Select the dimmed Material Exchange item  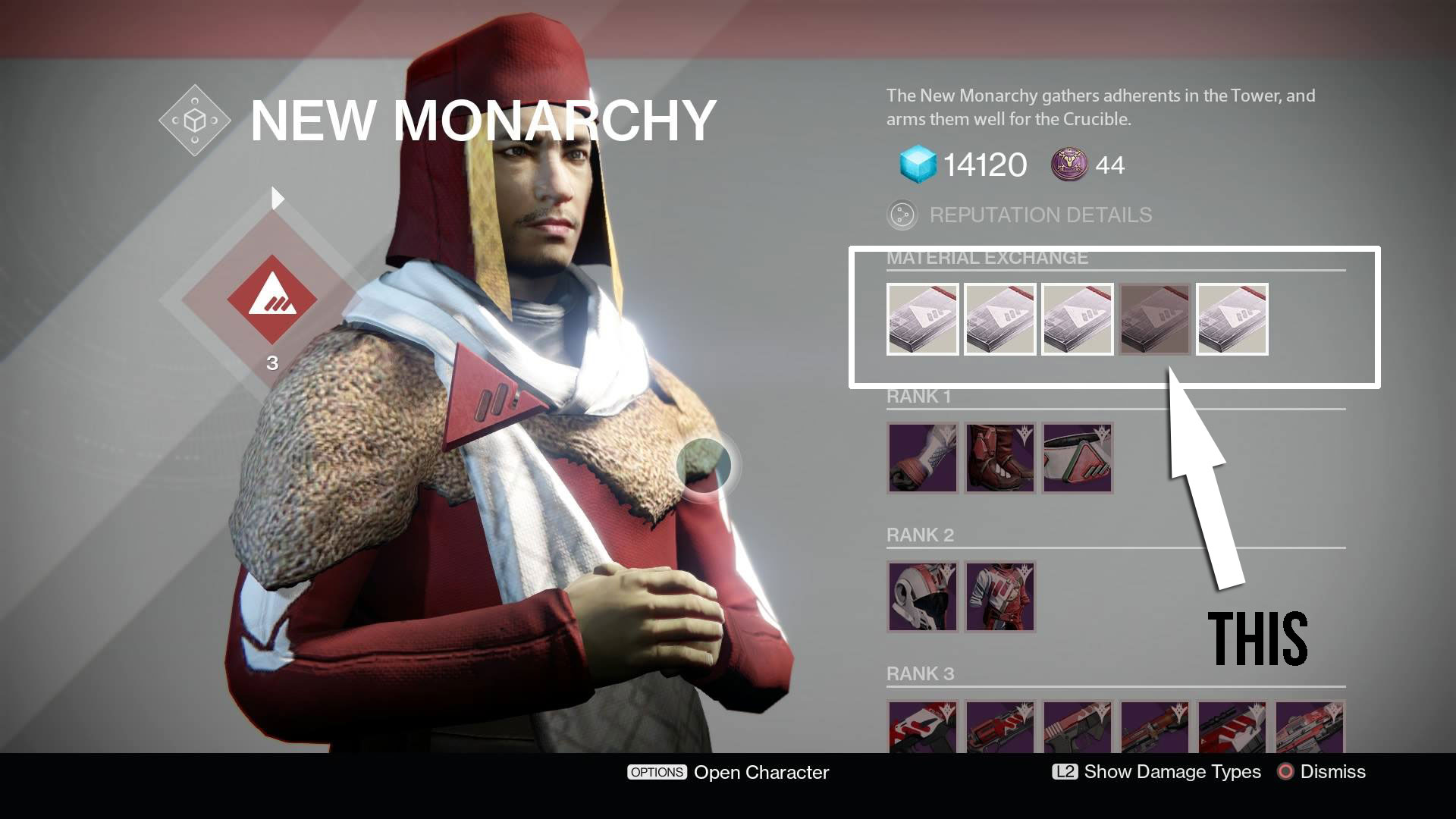click(x=1154, y=319)
